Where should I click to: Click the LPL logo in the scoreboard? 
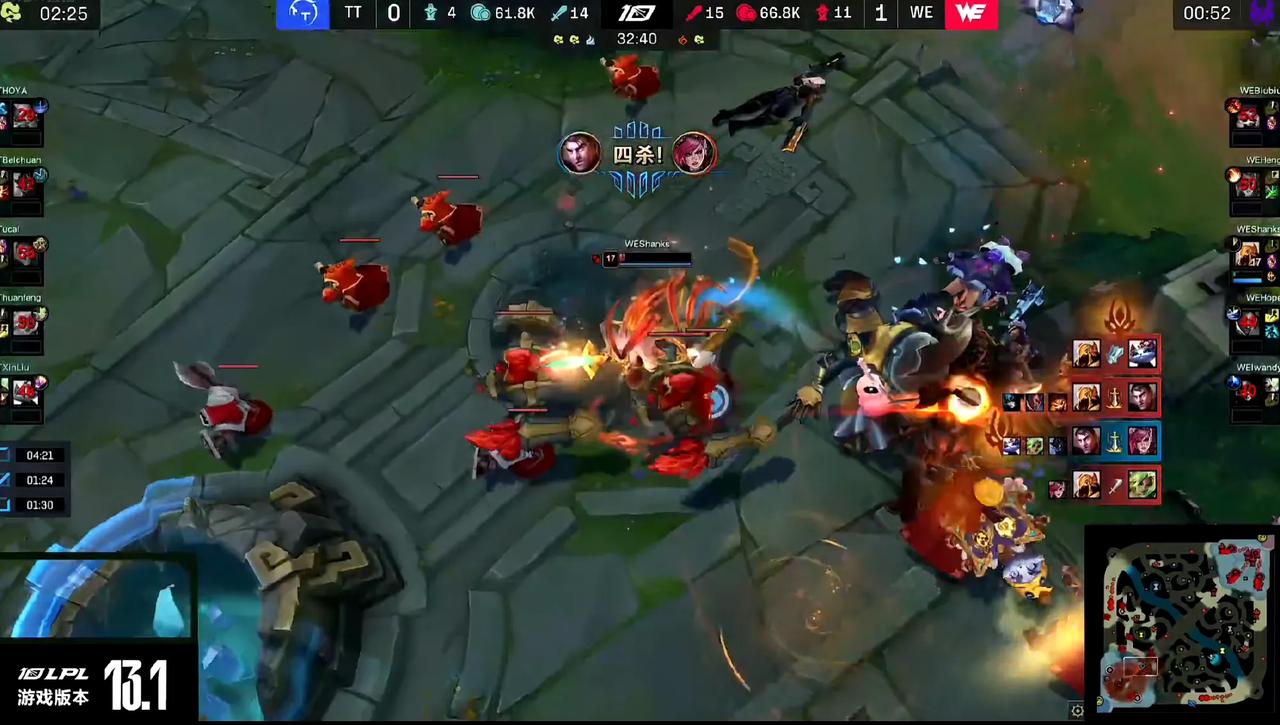637,13
